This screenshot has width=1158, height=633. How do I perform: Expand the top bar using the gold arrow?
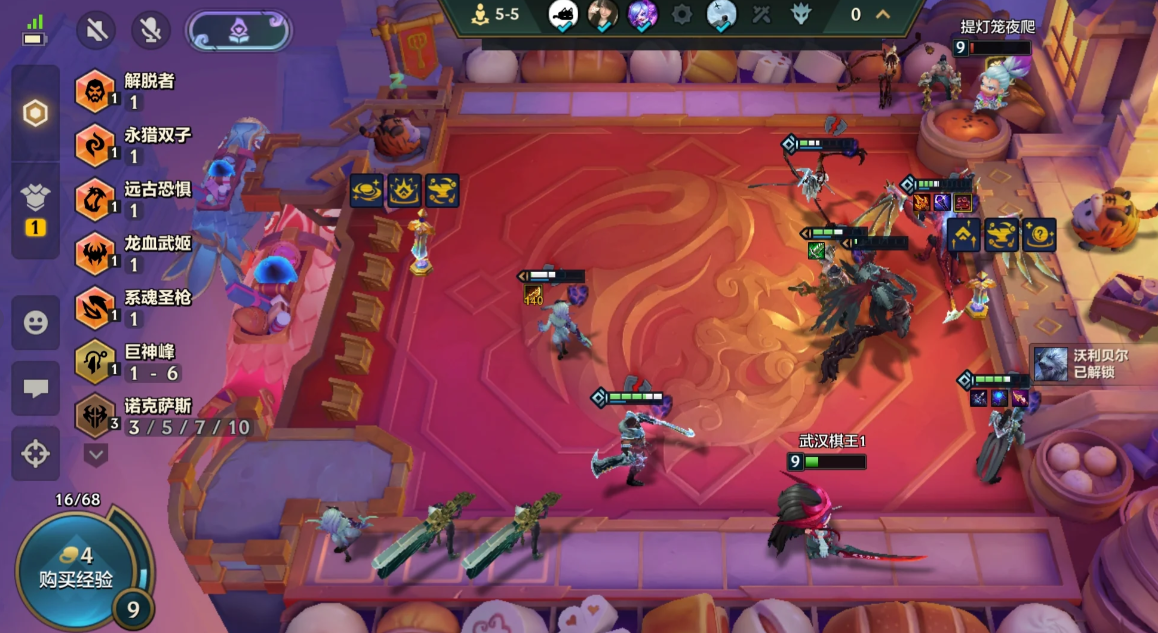coord(883,14)
